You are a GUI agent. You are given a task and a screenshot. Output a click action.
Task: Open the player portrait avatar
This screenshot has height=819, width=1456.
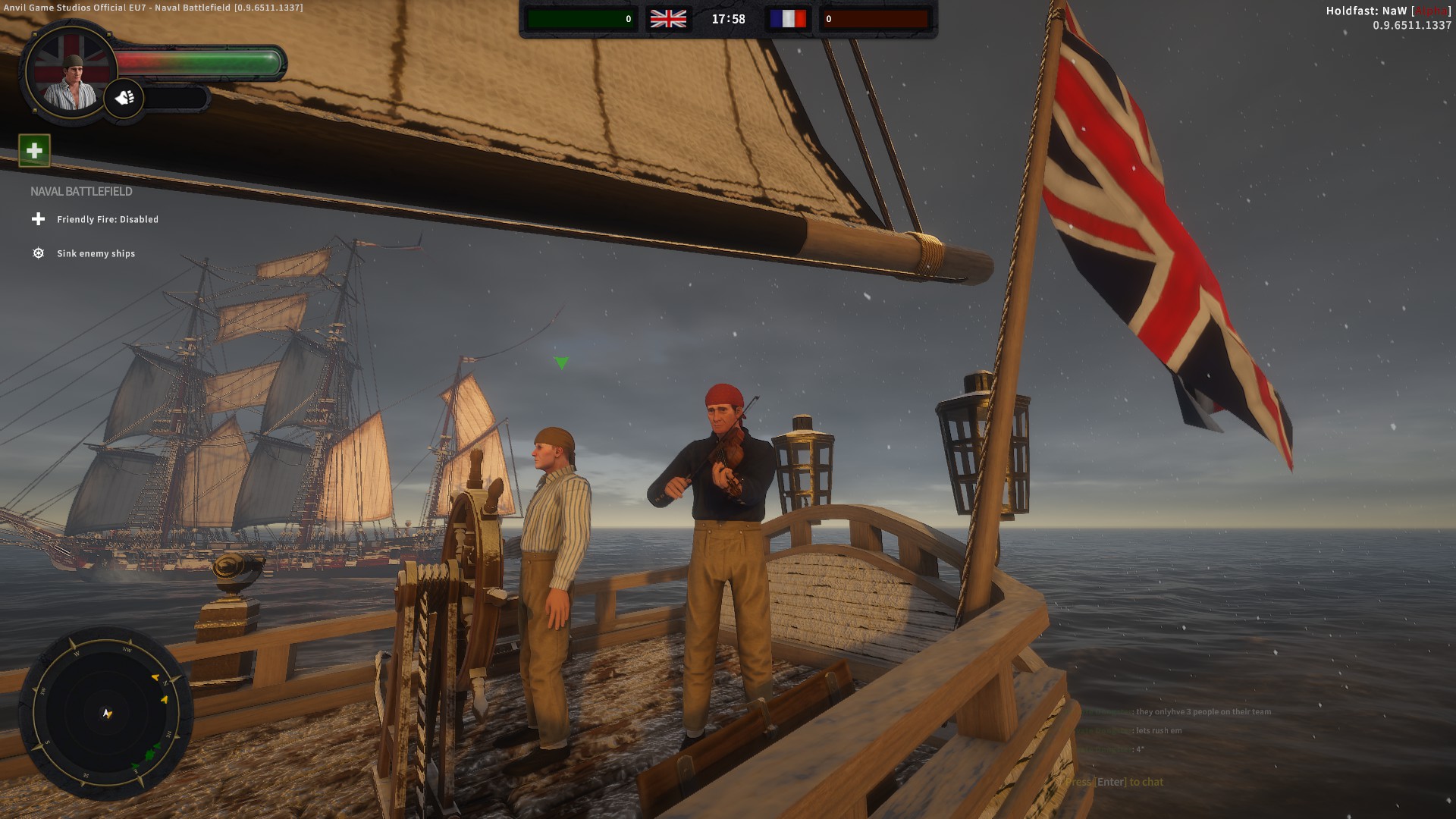tap(71, 76)
